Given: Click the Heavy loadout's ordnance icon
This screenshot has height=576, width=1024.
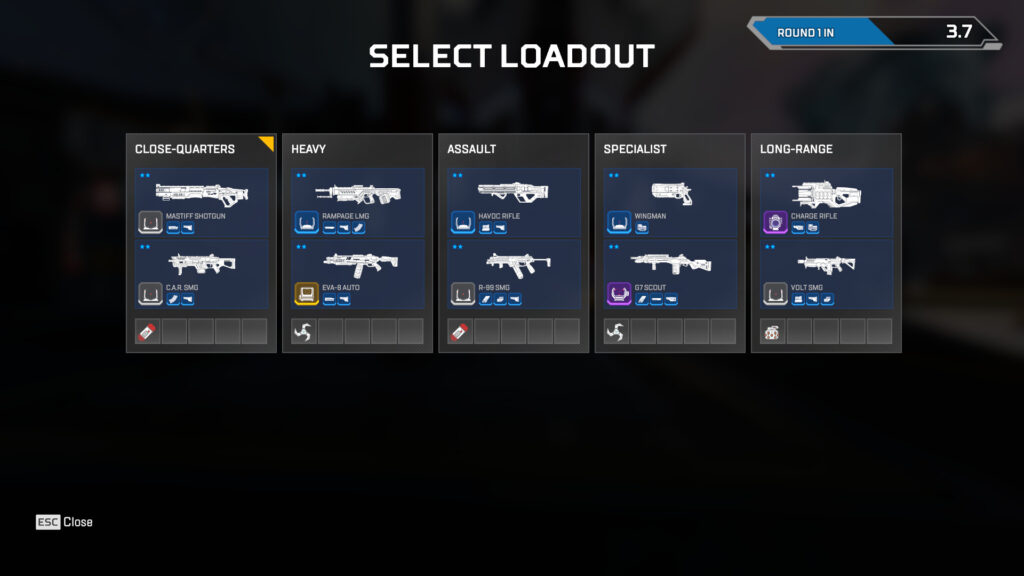Looking at the screenshot, I should point(304,332).
